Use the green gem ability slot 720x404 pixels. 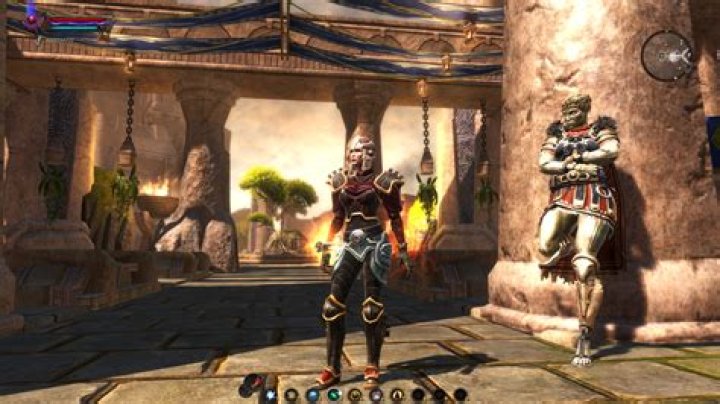(x=334, y=394)
